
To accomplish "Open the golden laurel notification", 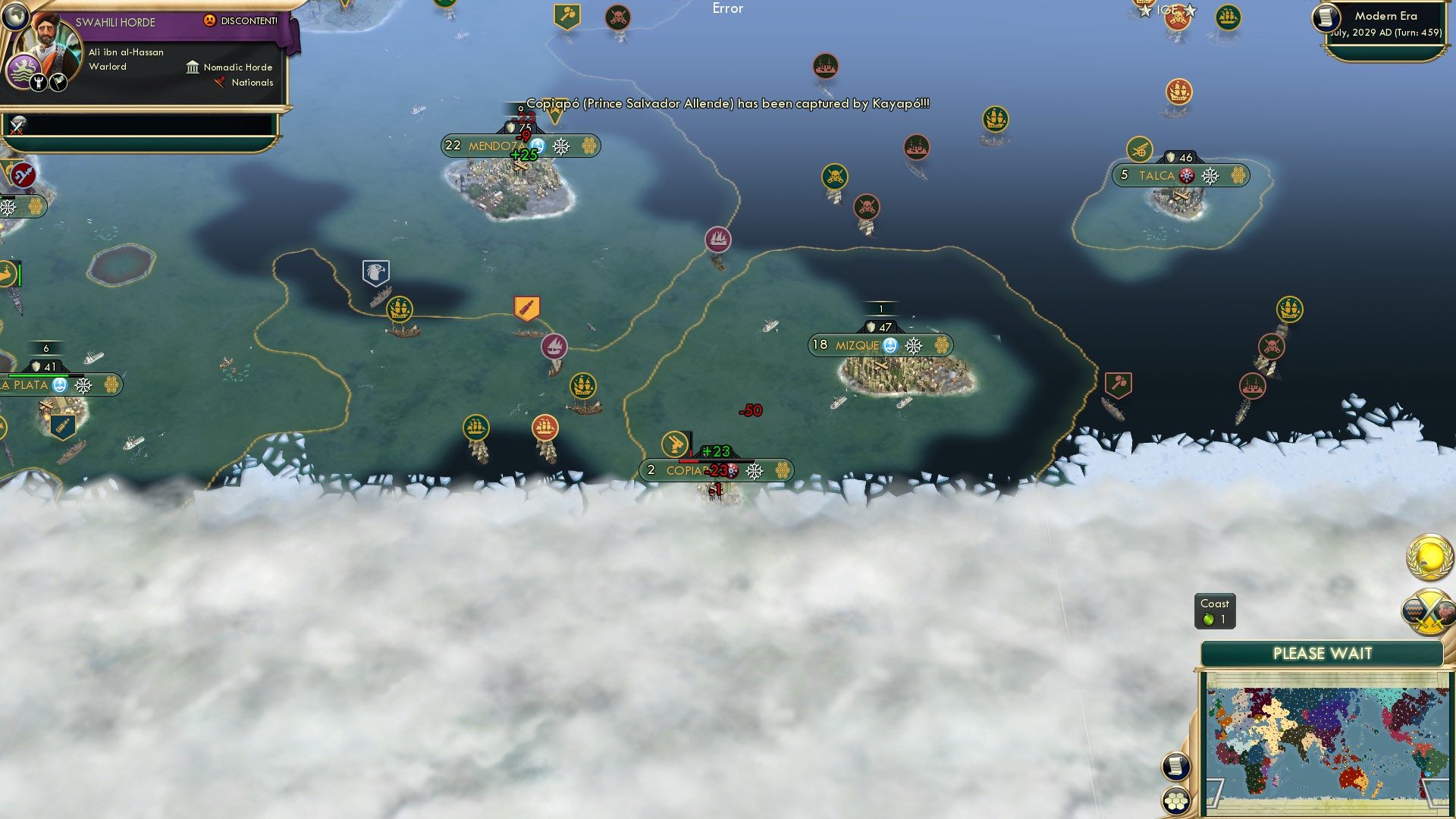I will (1429, 558).
